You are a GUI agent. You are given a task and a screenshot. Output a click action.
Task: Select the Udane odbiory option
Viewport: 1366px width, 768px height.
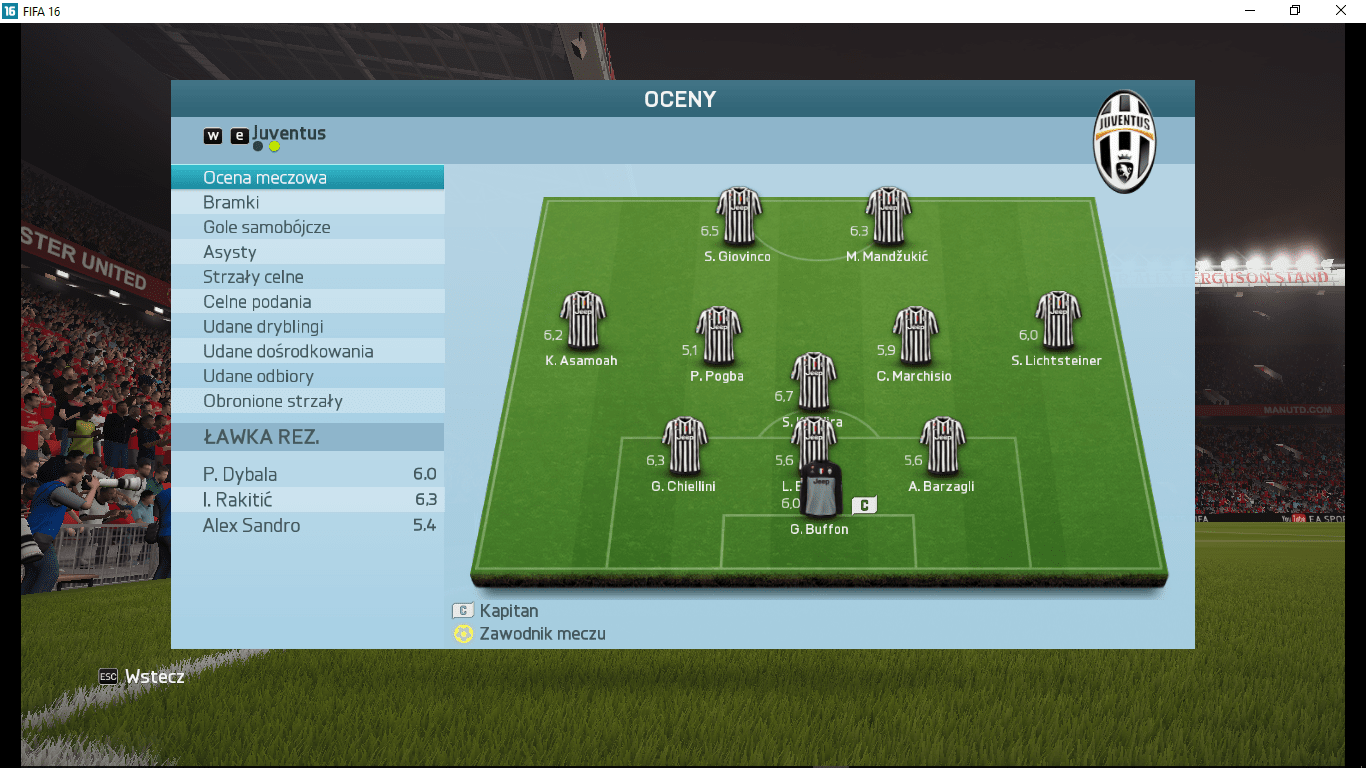[307, 376]
